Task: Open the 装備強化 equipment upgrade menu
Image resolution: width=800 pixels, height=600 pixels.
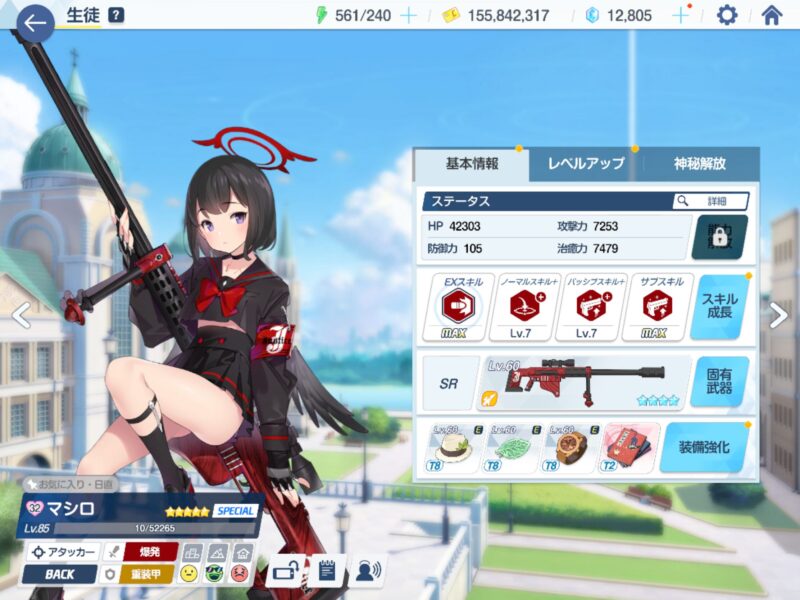Action: pos(704,447)
